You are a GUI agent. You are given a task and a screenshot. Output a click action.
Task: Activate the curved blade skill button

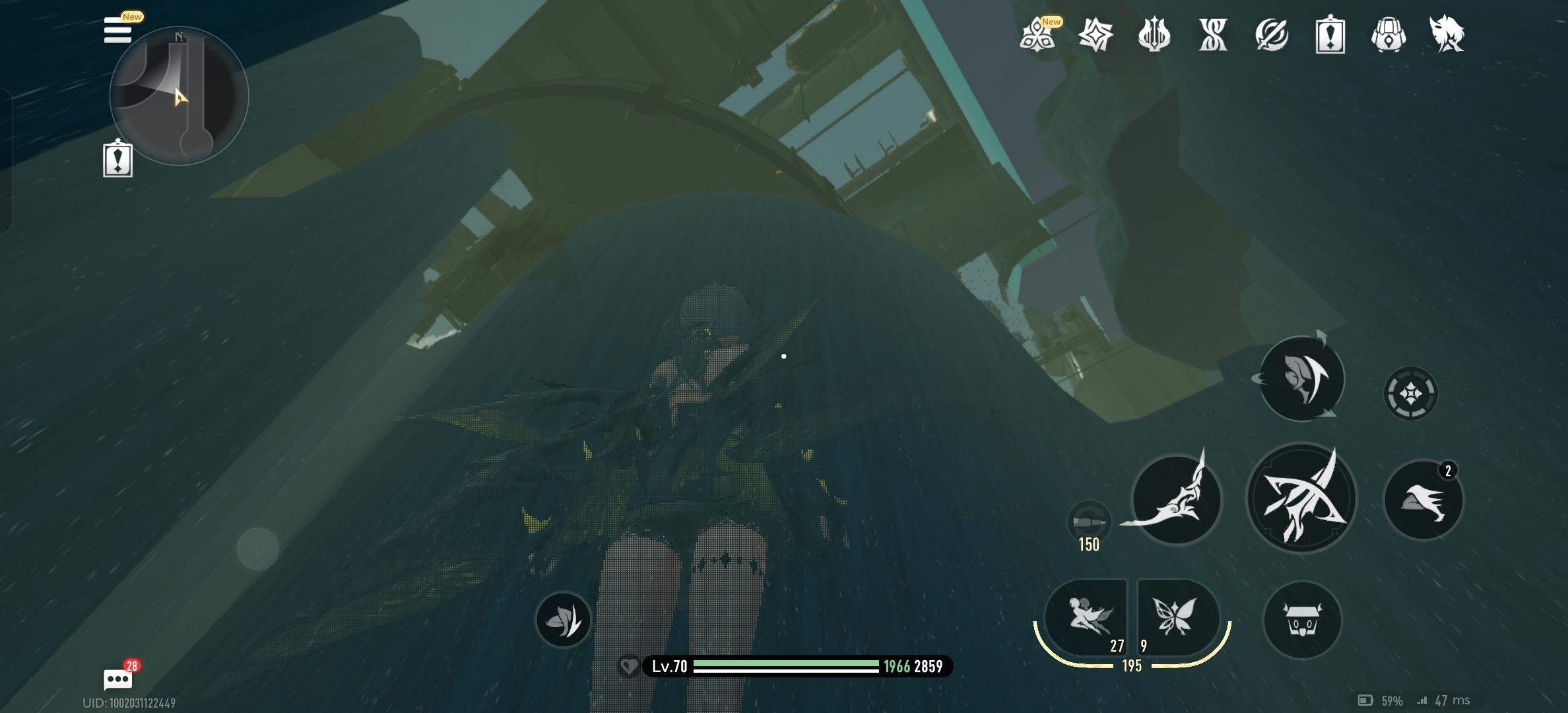[1176, 500]
